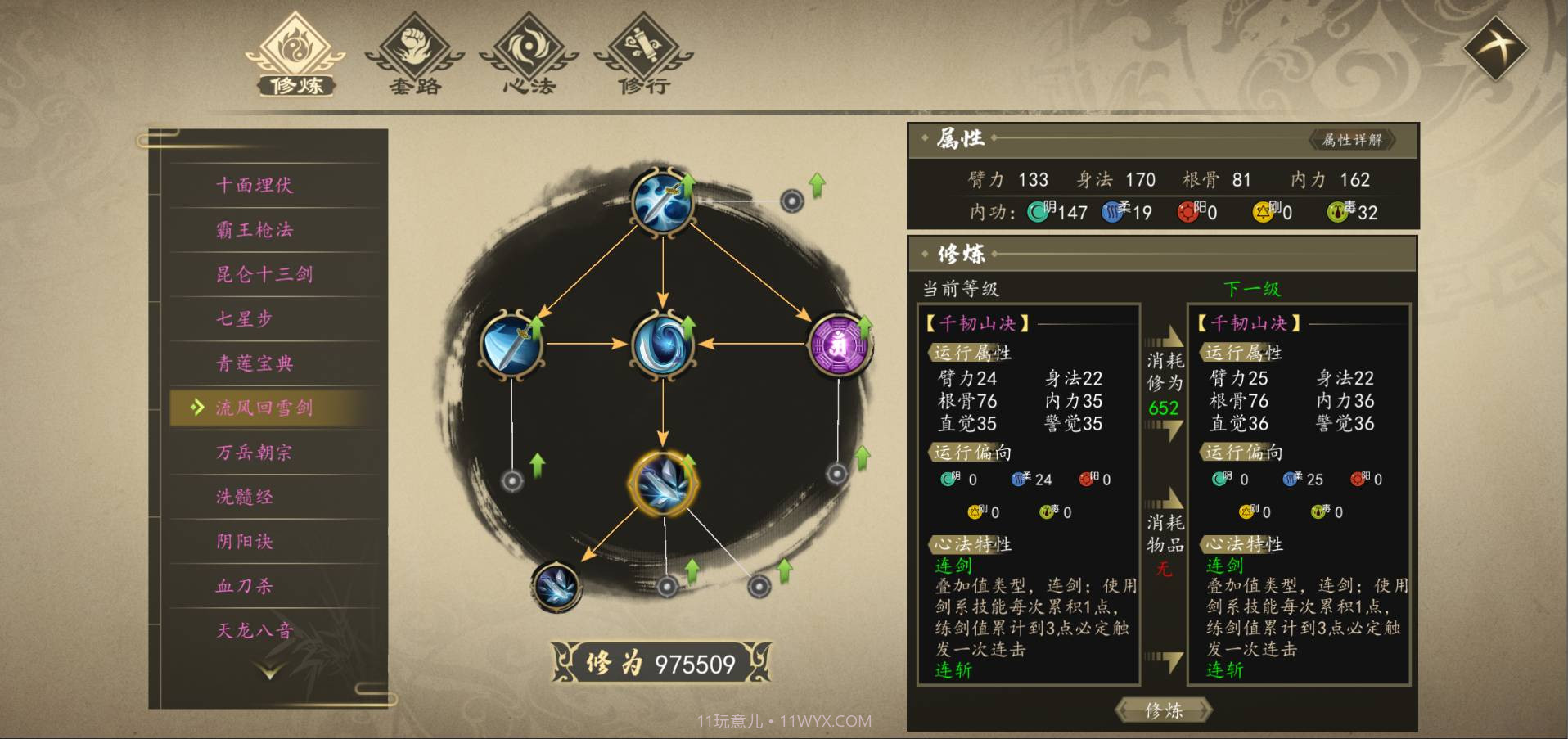Screen dimensions: 1568x739
Task: Open the 阴阳诀 entry
Action: pos(244,541)
